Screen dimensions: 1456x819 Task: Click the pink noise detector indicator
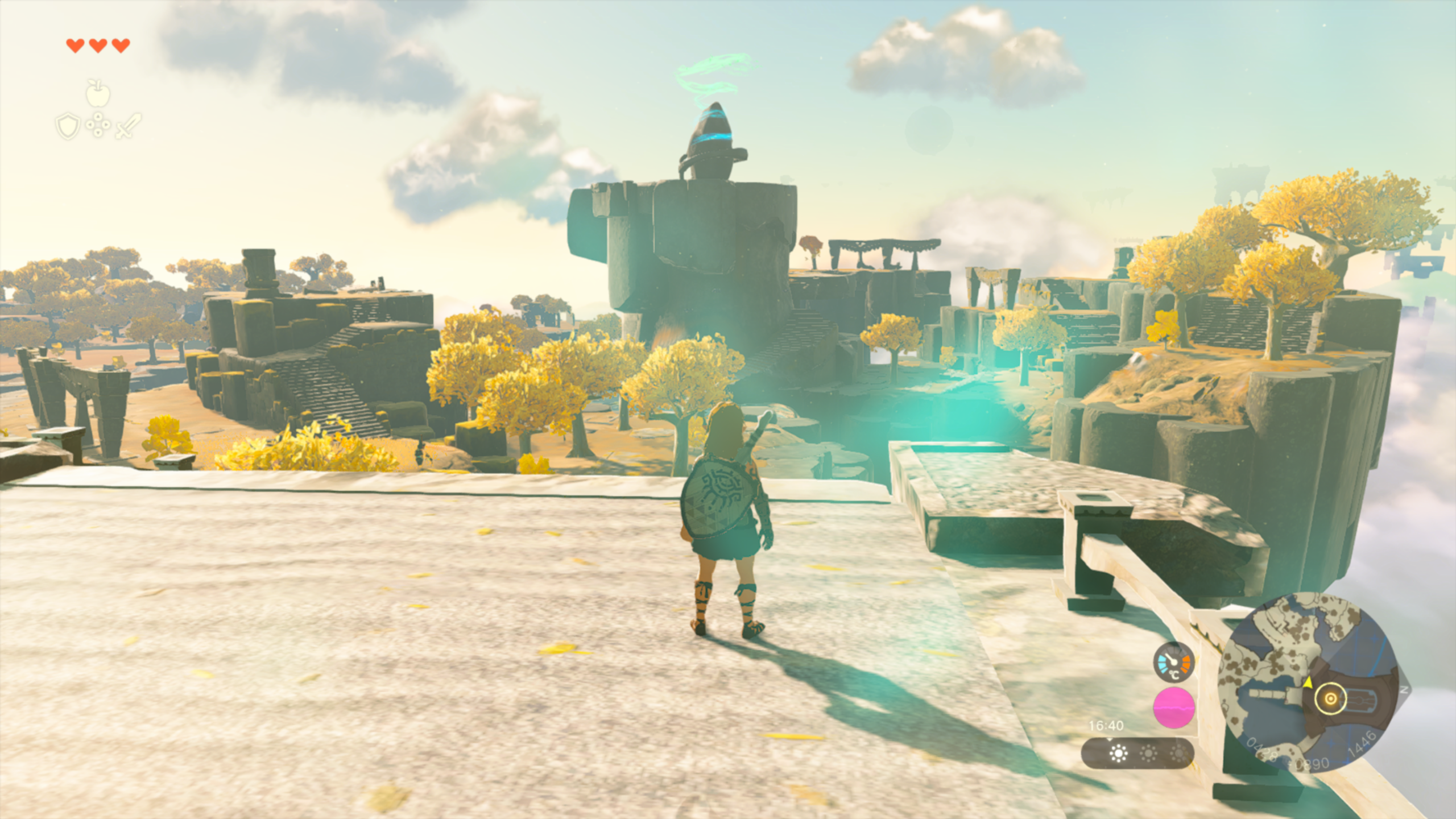(1174, 708)
